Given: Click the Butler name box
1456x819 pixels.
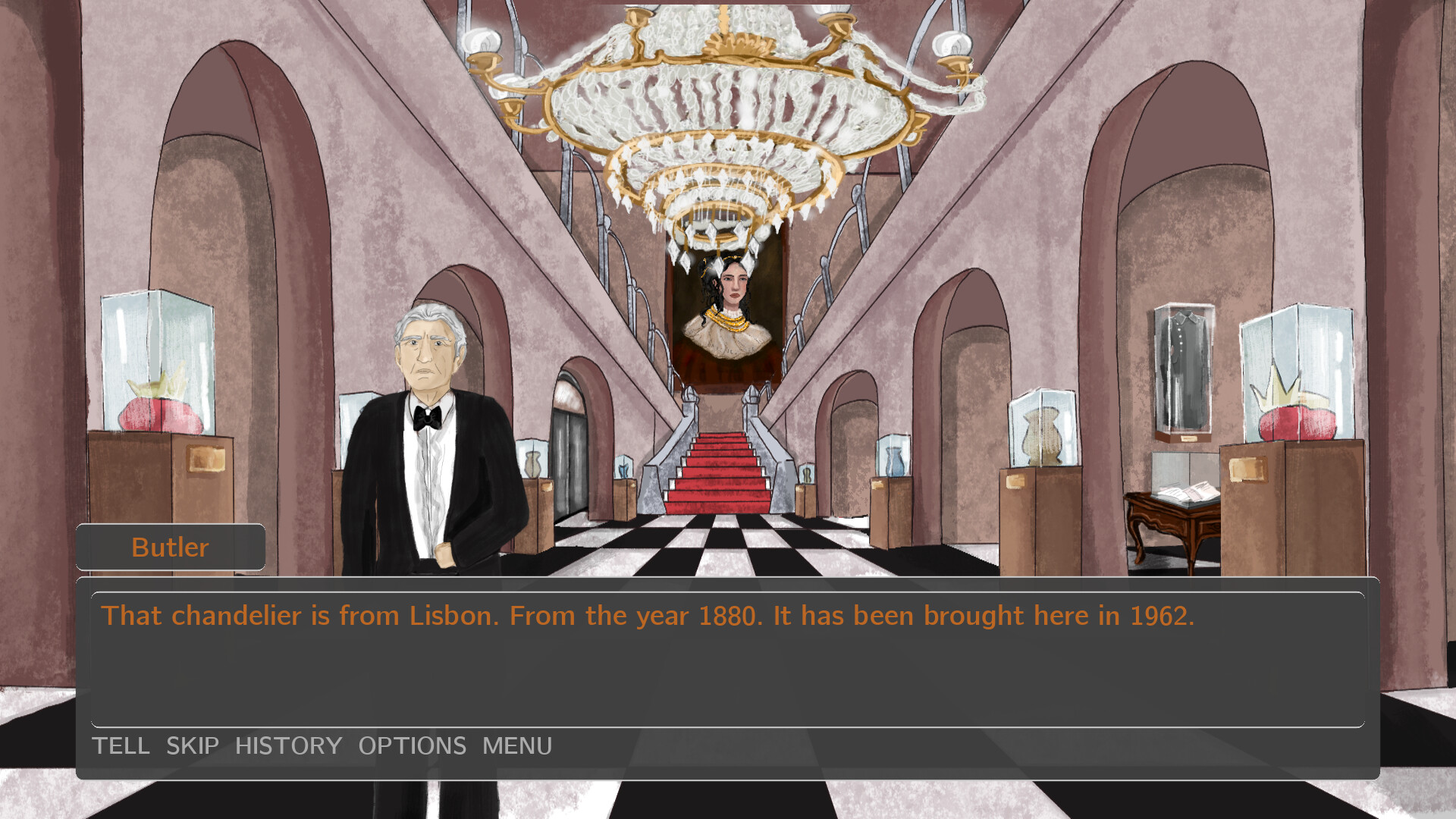Looking at the screenshot, I should (x=170, y=547).
